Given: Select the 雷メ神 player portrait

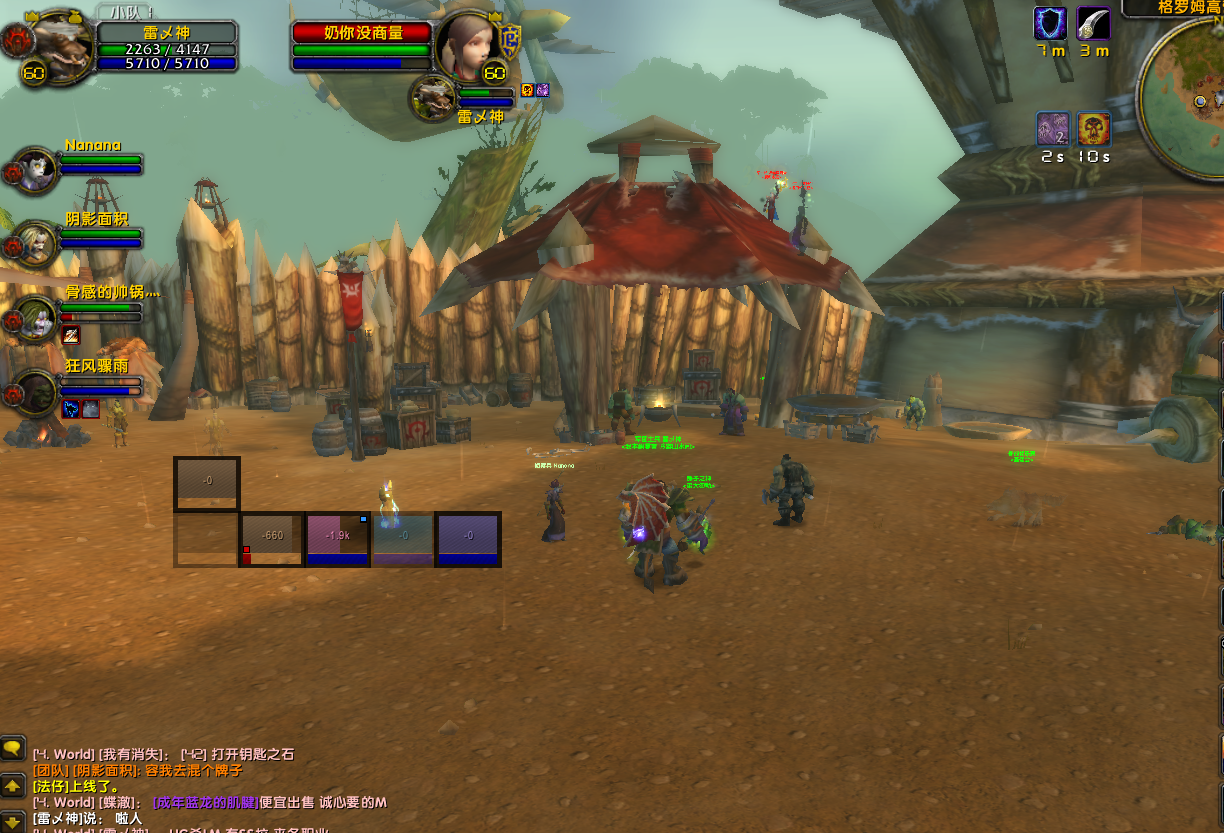Looking at the screenshot, I should click(62, 43).
